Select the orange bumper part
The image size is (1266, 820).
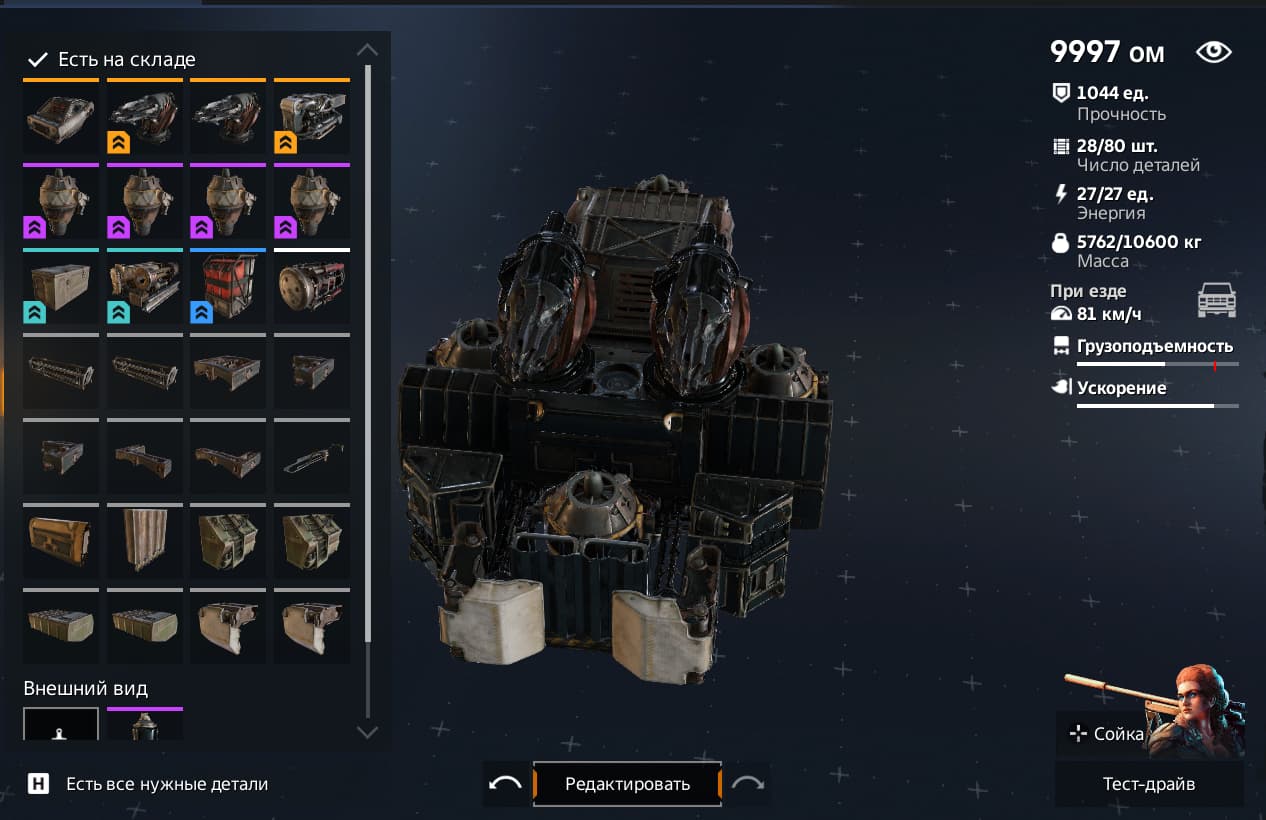pos(61,541)
